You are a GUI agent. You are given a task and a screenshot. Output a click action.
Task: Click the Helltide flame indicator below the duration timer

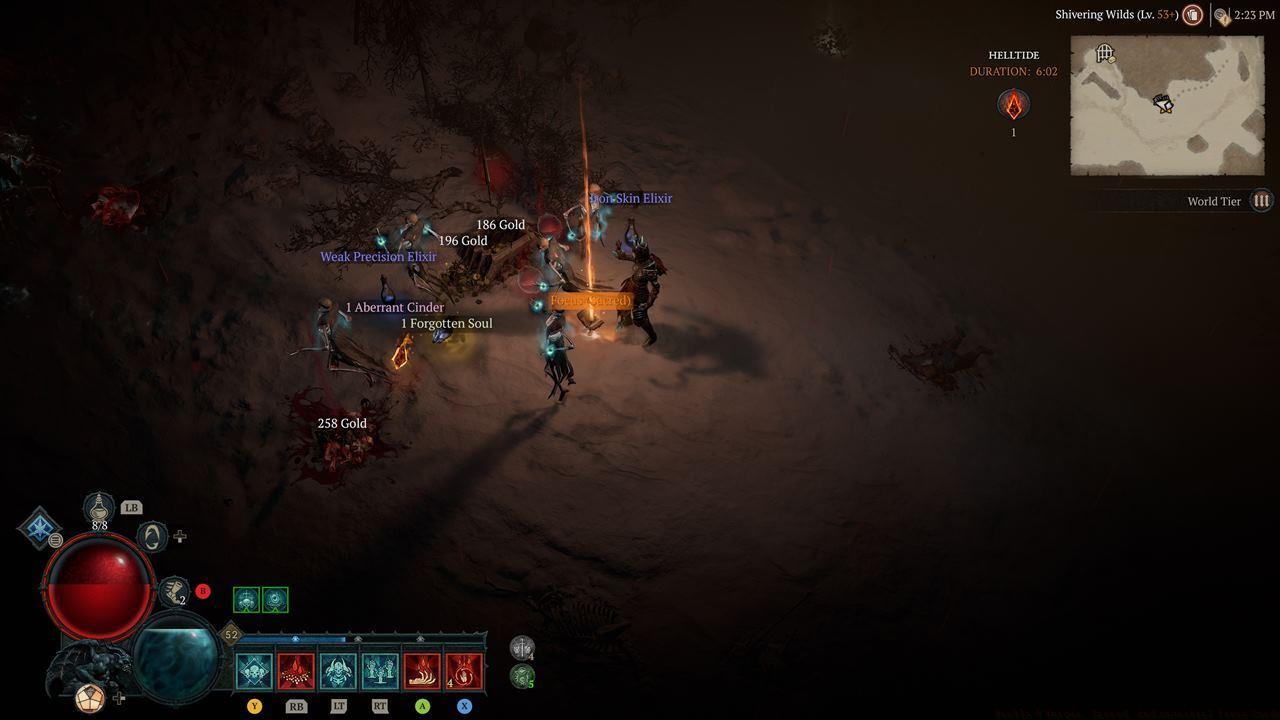pos(1012,105)
